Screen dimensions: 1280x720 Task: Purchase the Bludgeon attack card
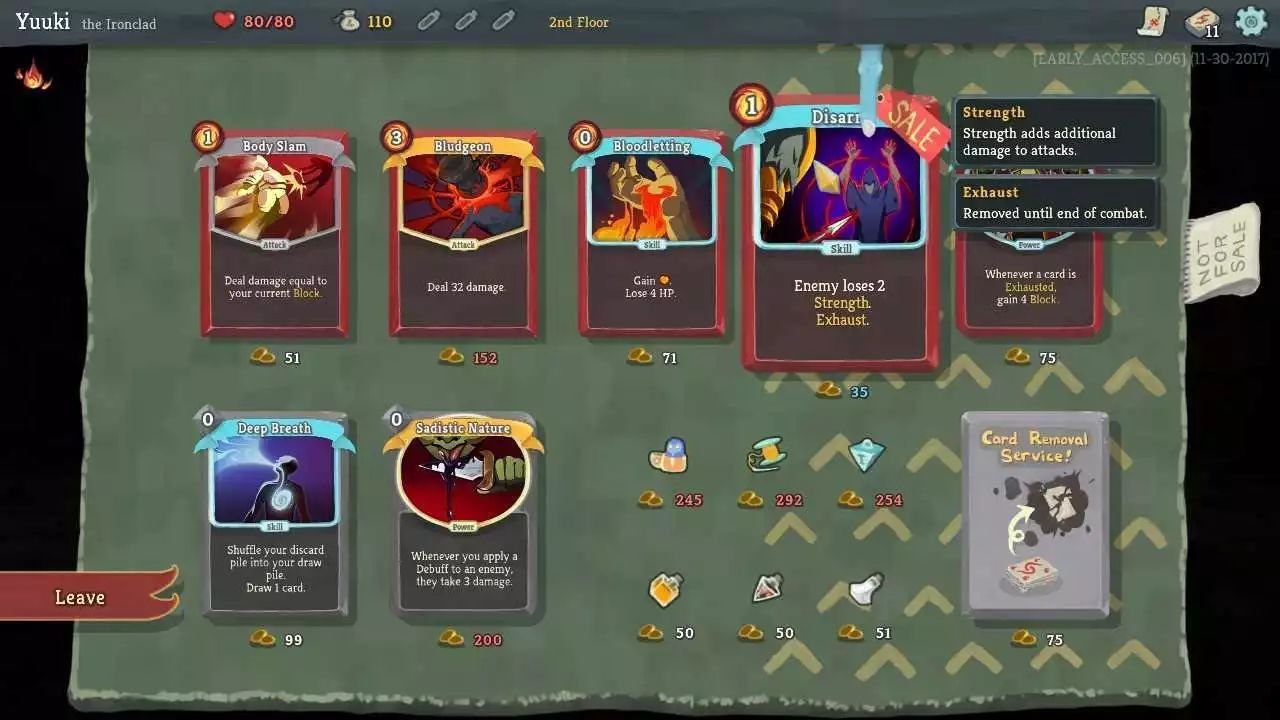463,235
